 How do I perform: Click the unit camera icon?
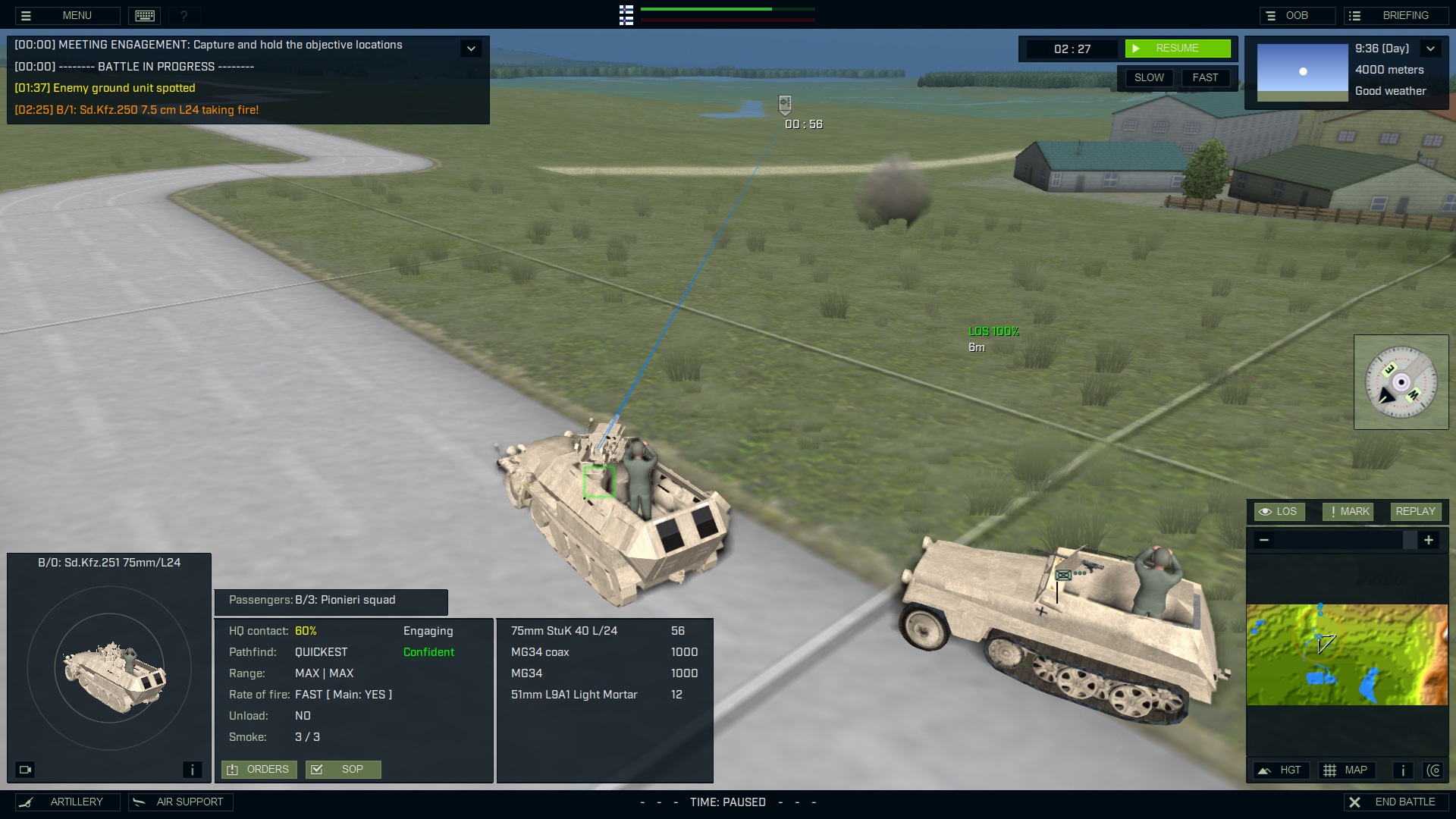[x=26, y=769]
